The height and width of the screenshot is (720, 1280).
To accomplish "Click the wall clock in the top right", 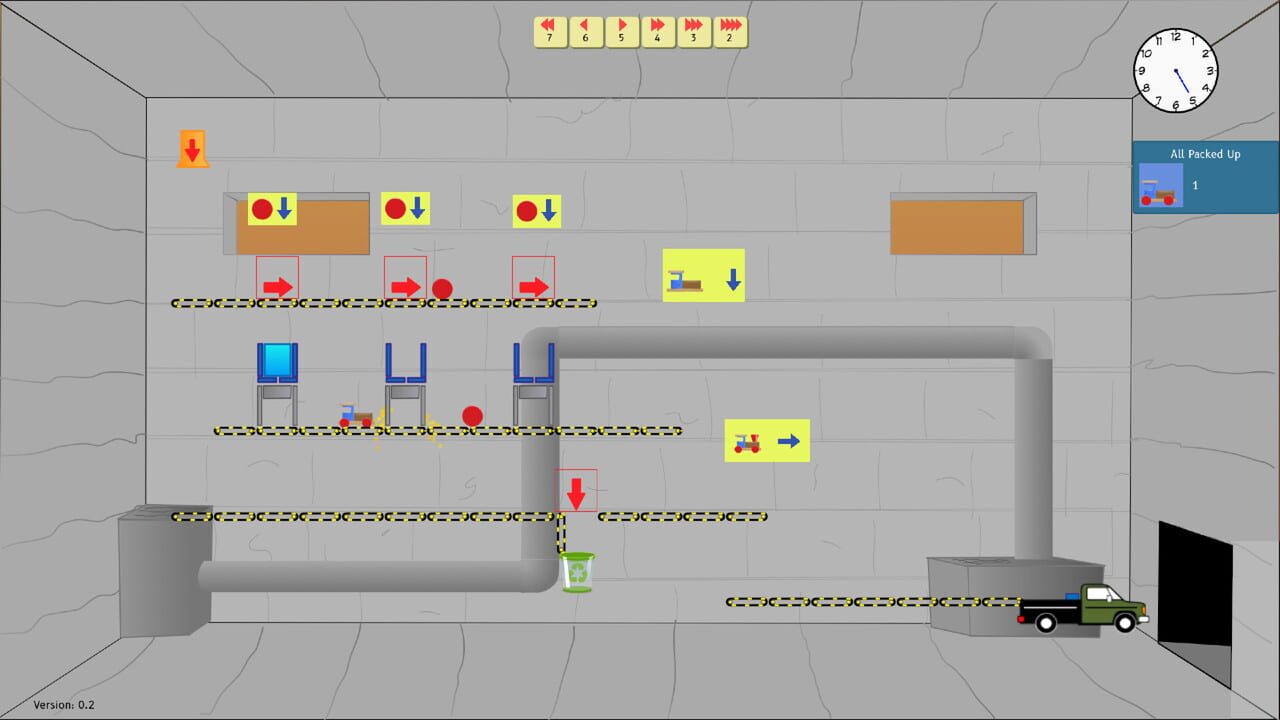I will pos(1176,70).
